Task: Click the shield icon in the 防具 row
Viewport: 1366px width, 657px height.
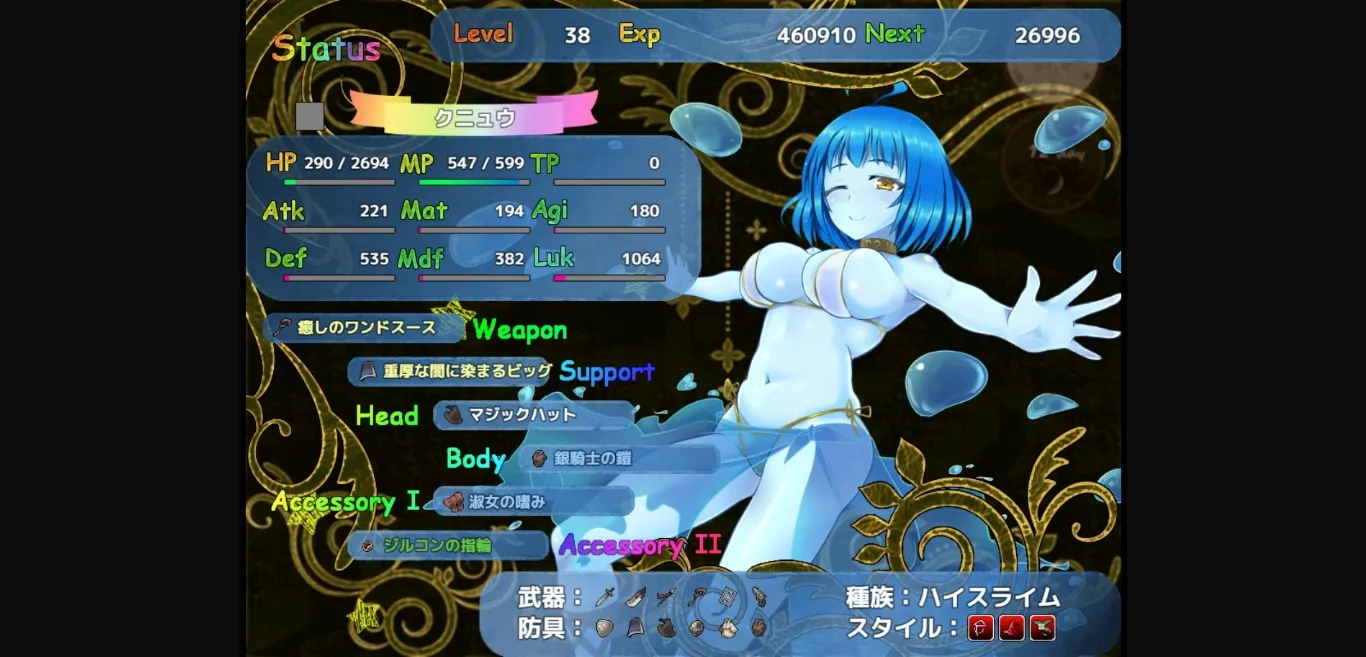Action: 604,628
